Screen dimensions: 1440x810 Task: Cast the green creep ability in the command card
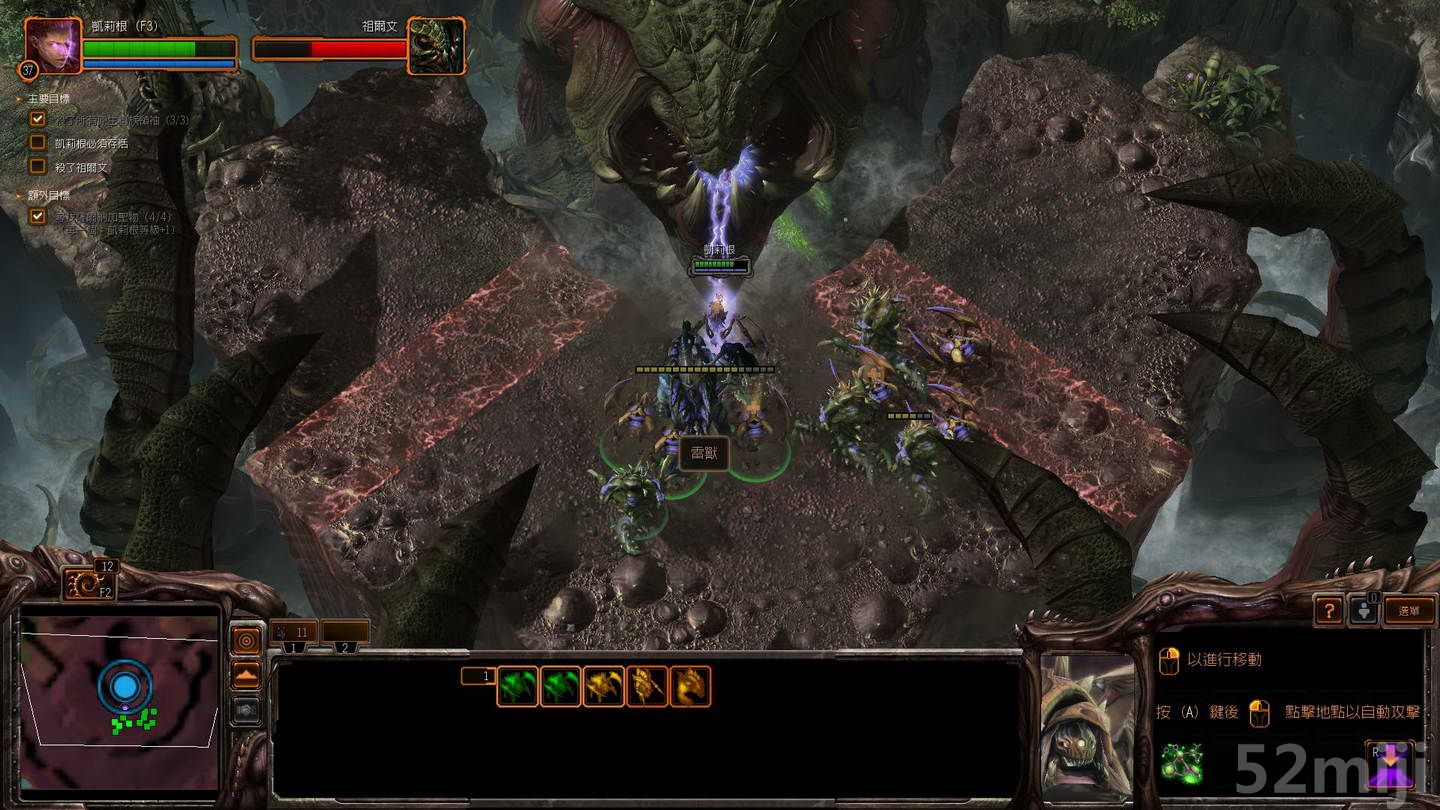[1184, 761]
